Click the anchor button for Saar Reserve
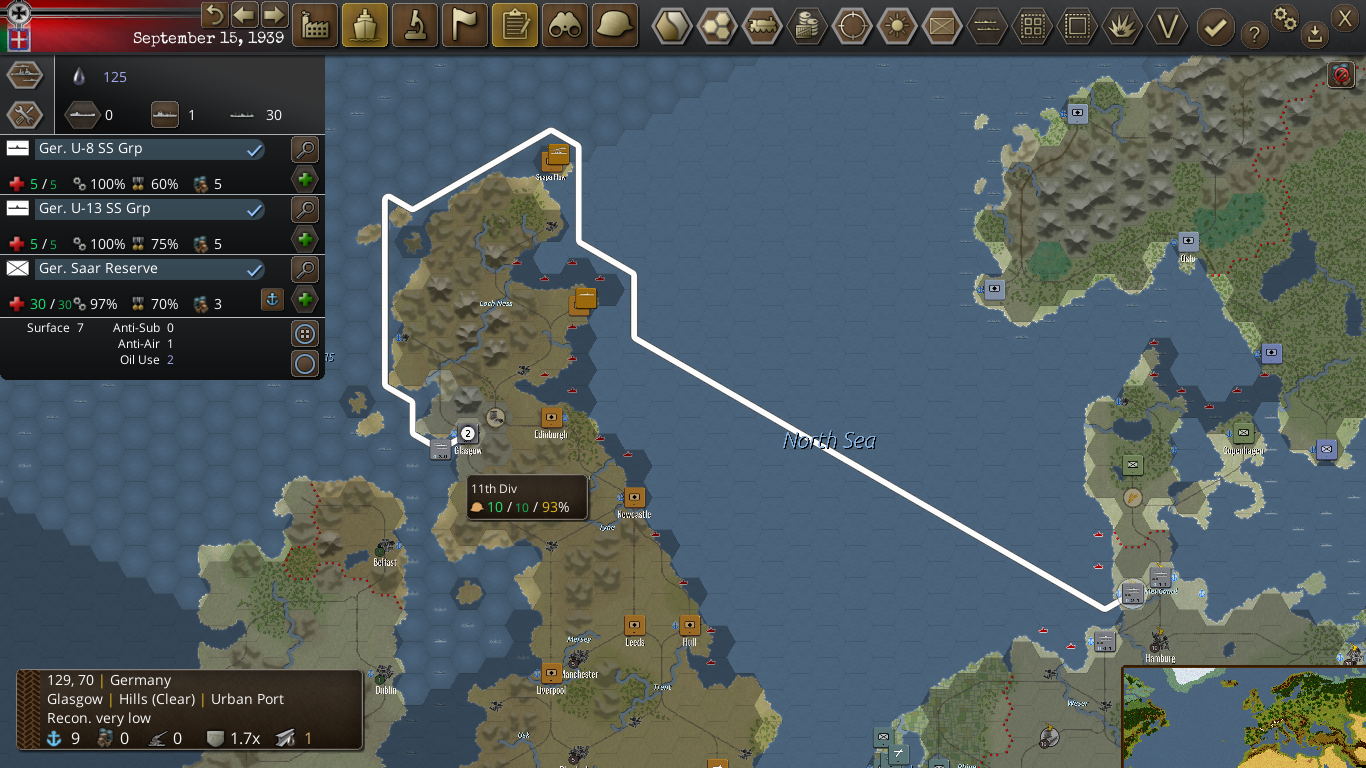Image resolution: width=1366 pixels, height=768 pixels. (x=271, y=299)
